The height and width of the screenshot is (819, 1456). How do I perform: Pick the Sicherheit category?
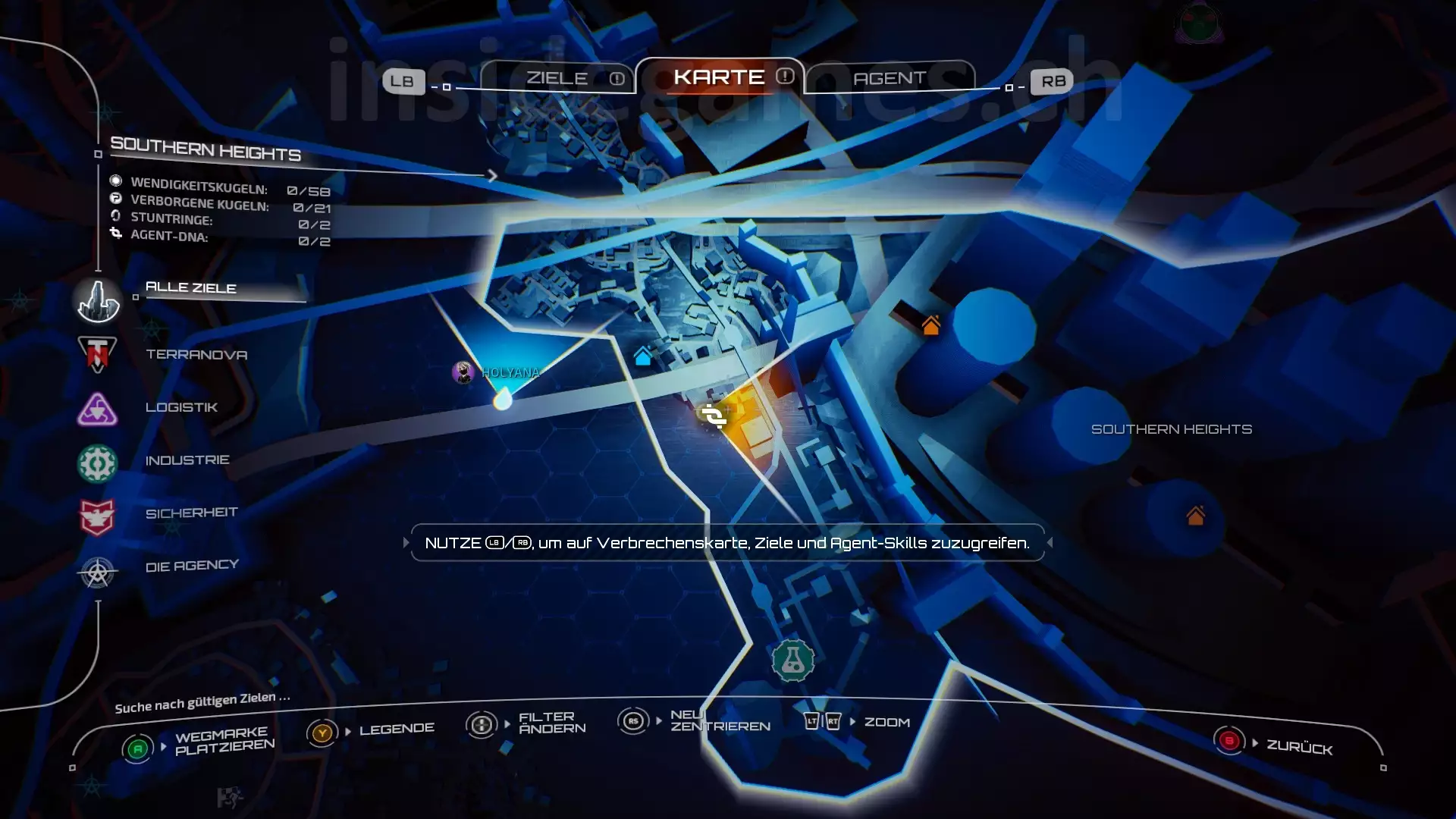(x=191, y=513)
